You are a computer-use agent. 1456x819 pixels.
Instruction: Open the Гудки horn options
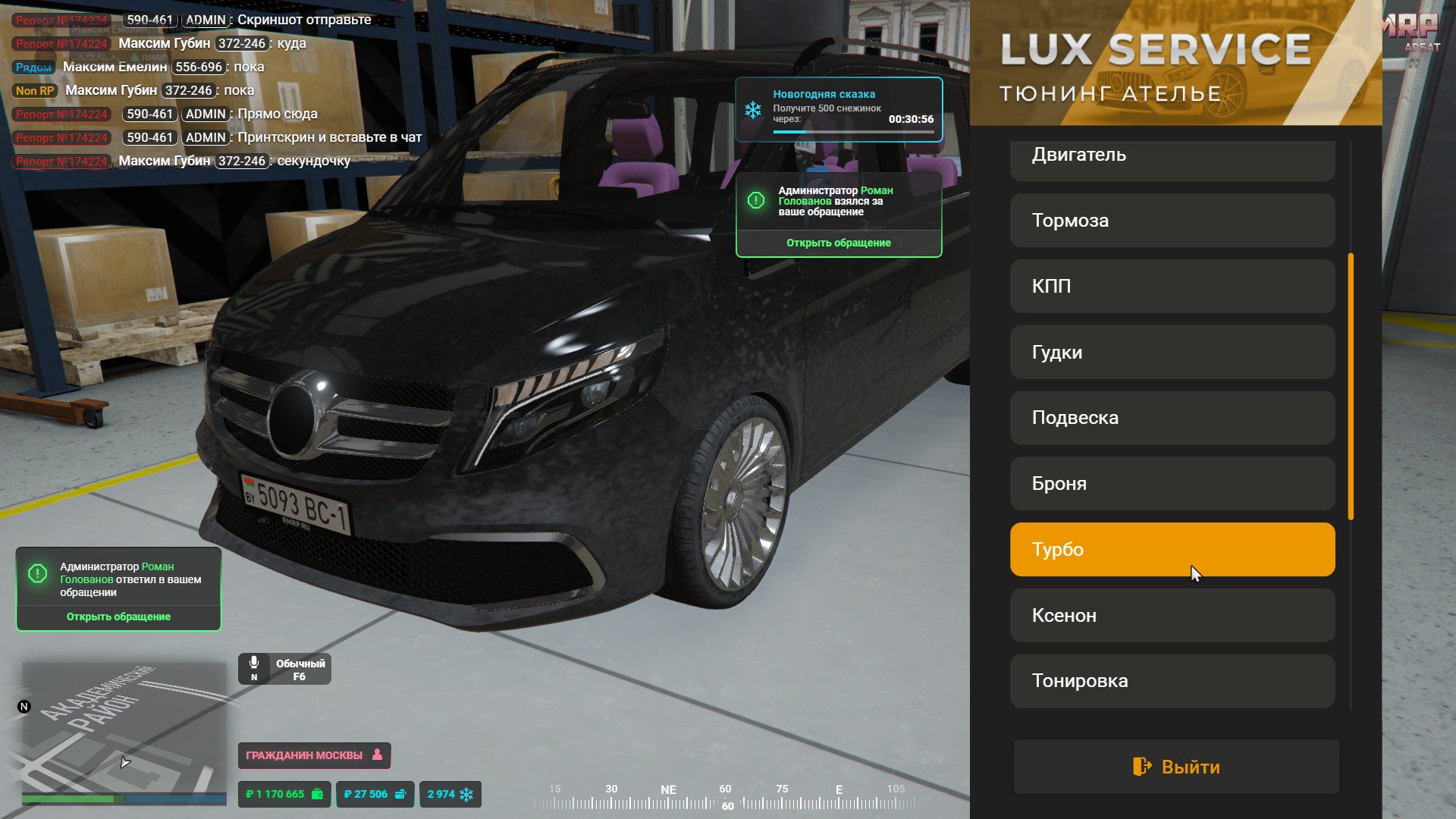(1172, 353)
